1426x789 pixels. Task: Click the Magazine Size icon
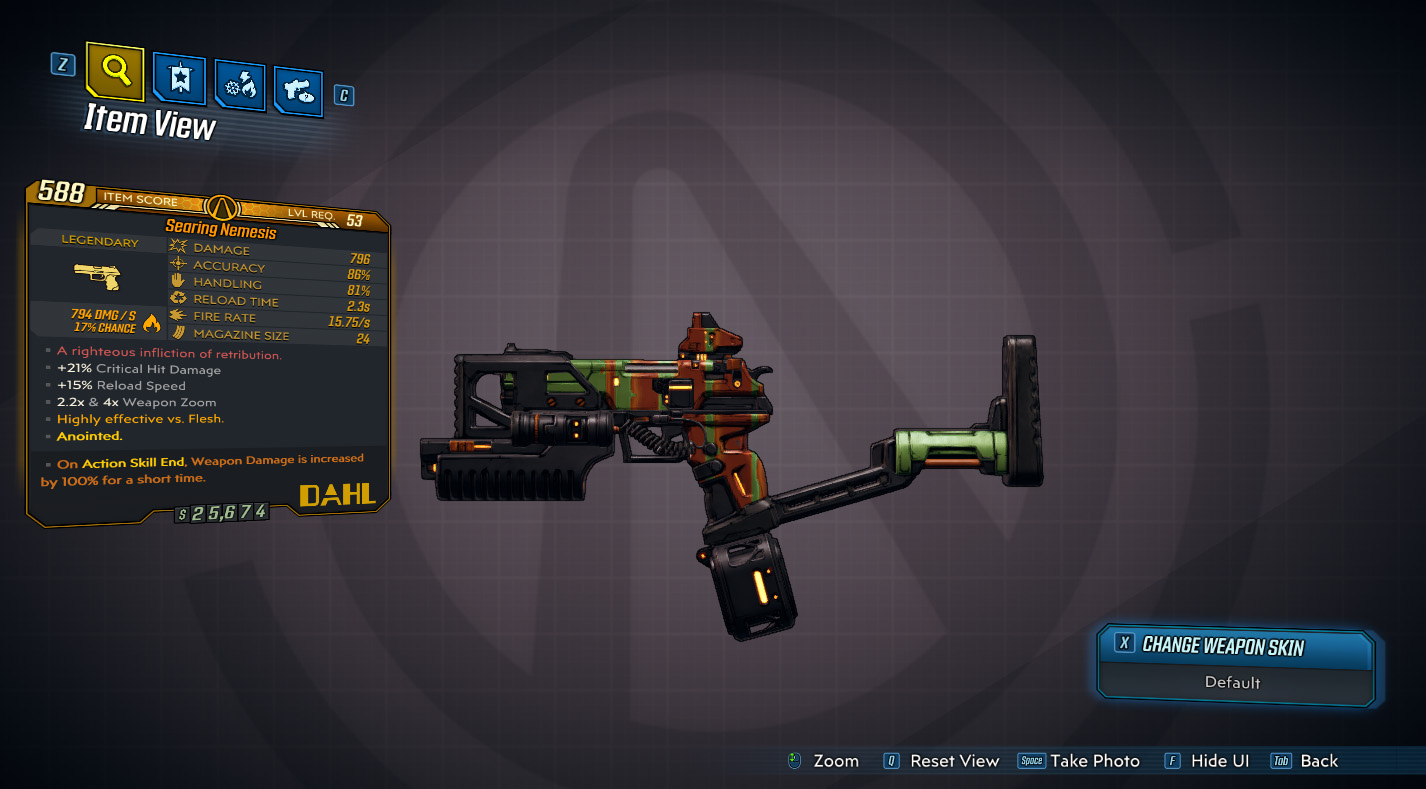[178, 334]
